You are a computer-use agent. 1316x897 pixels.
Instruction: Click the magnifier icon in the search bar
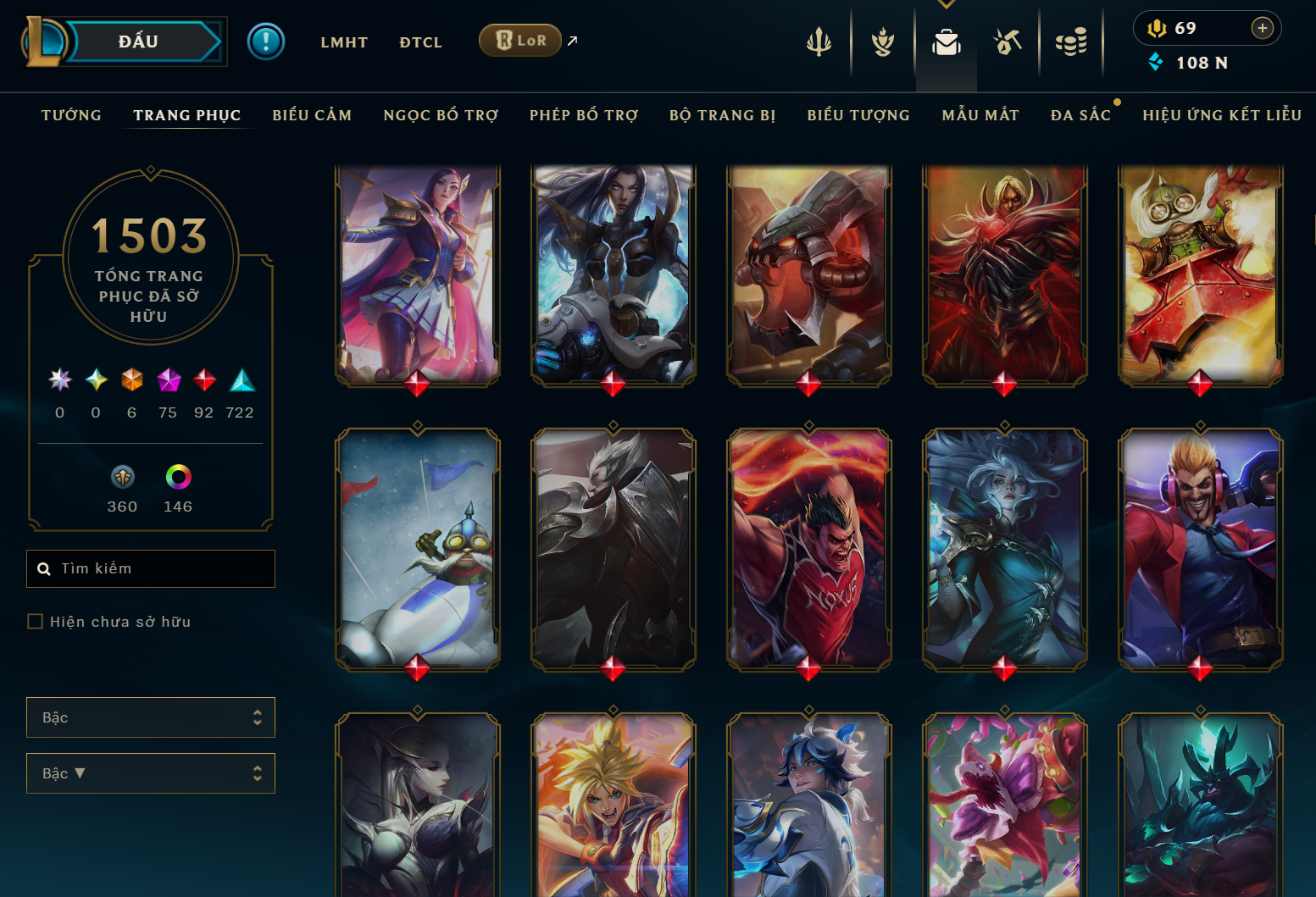(44, 568)
